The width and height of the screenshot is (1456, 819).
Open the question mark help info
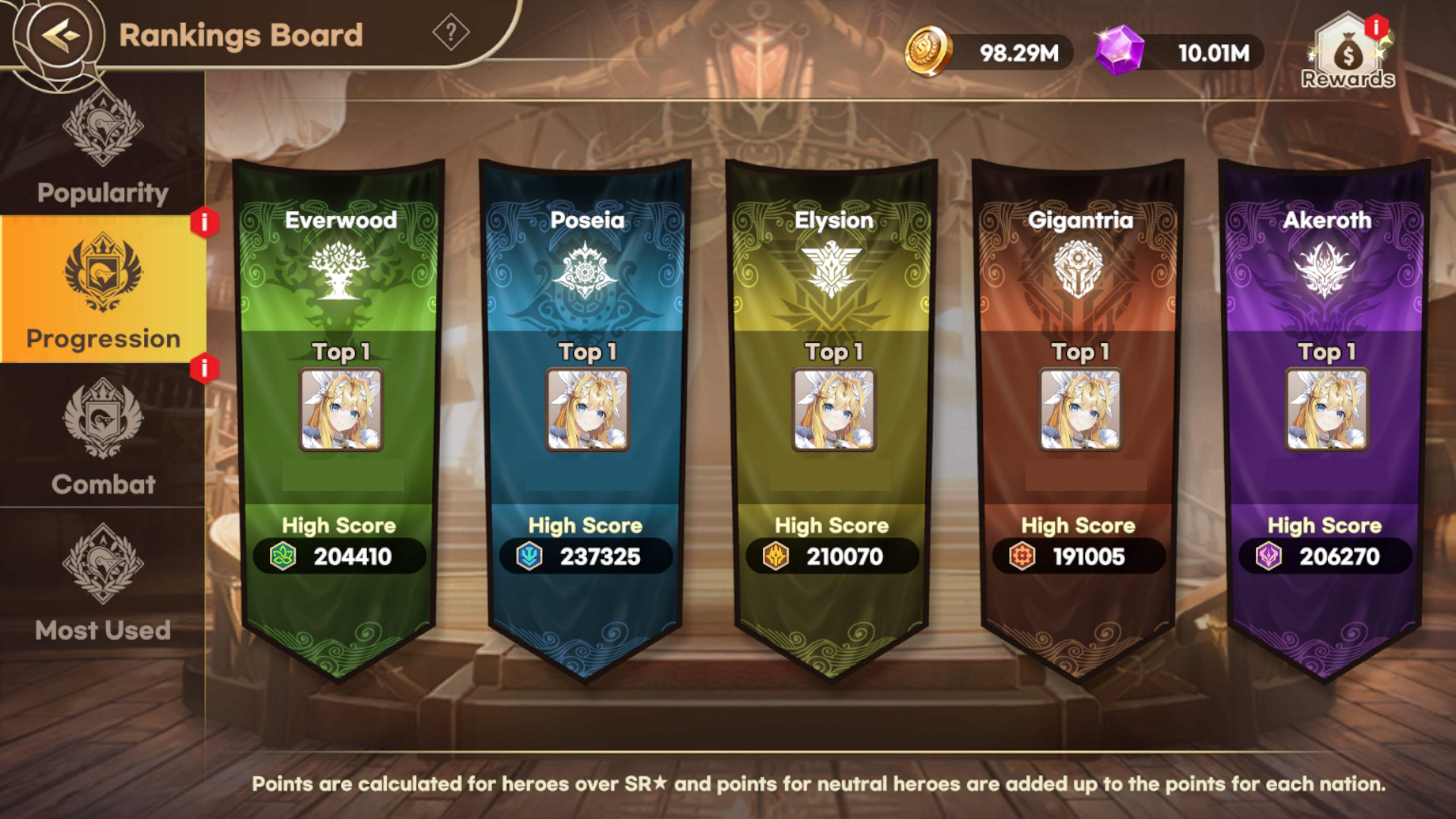click(x=450, y=33)
